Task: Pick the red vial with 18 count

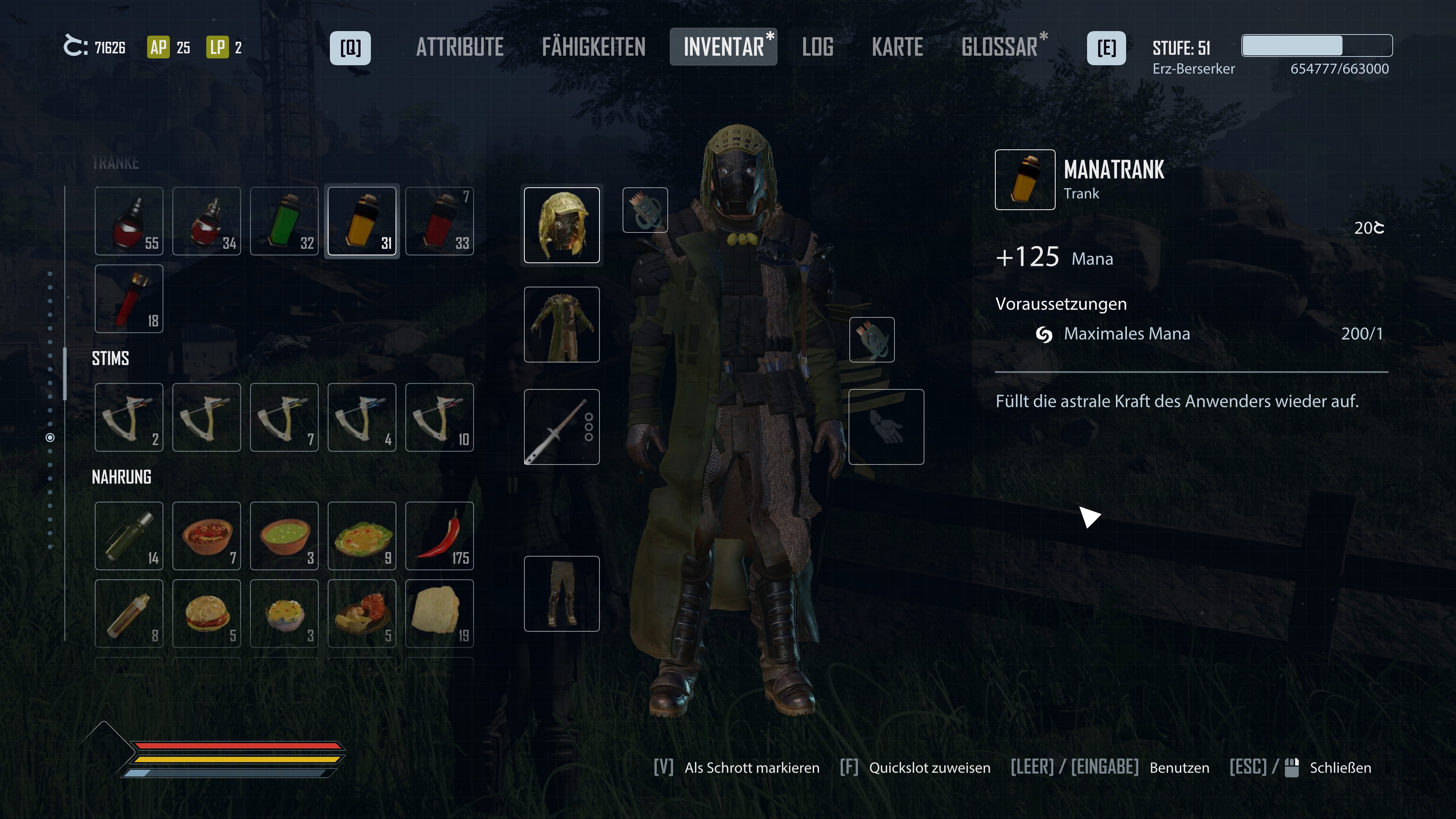Action: point(129,298)
